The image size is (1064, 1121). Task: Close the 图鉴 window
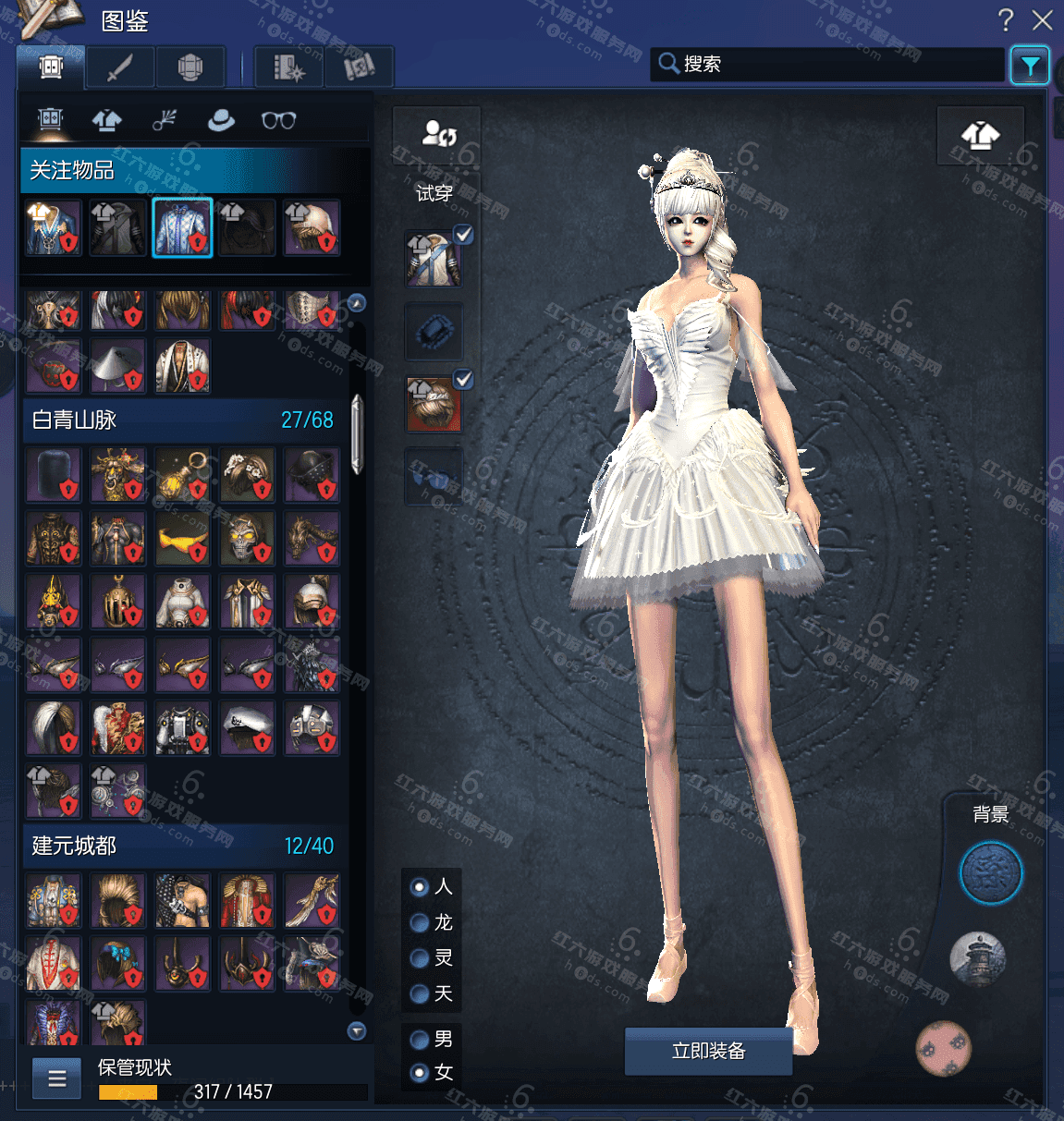coord(1043,20)
